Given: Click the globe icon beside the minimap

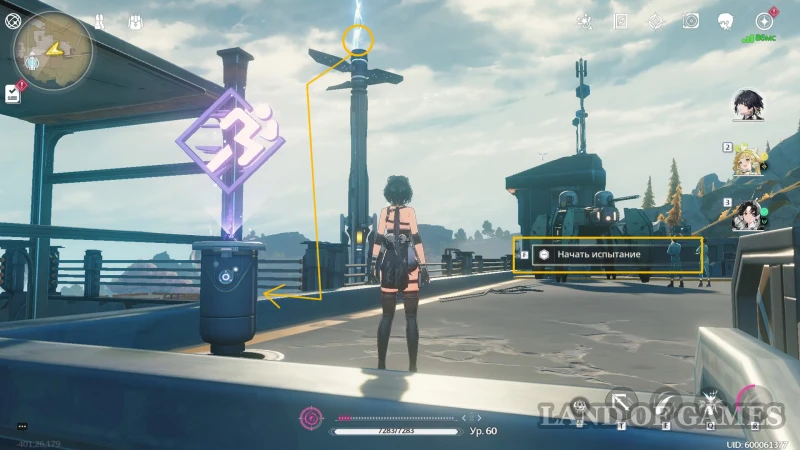Looking at the screenshot, I should click(12, 20).
